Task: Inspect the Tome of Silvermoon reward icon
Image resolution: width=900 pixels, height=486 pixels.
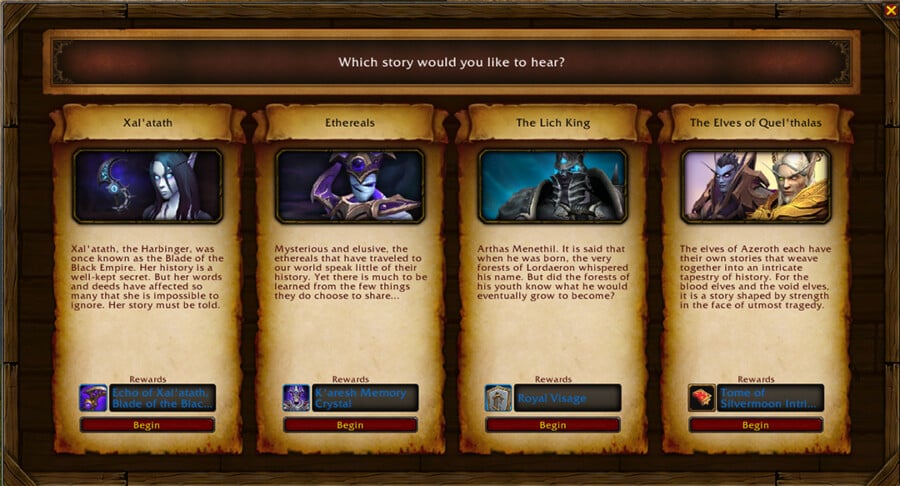Action: pyautogui.click(x=702, y=398)
